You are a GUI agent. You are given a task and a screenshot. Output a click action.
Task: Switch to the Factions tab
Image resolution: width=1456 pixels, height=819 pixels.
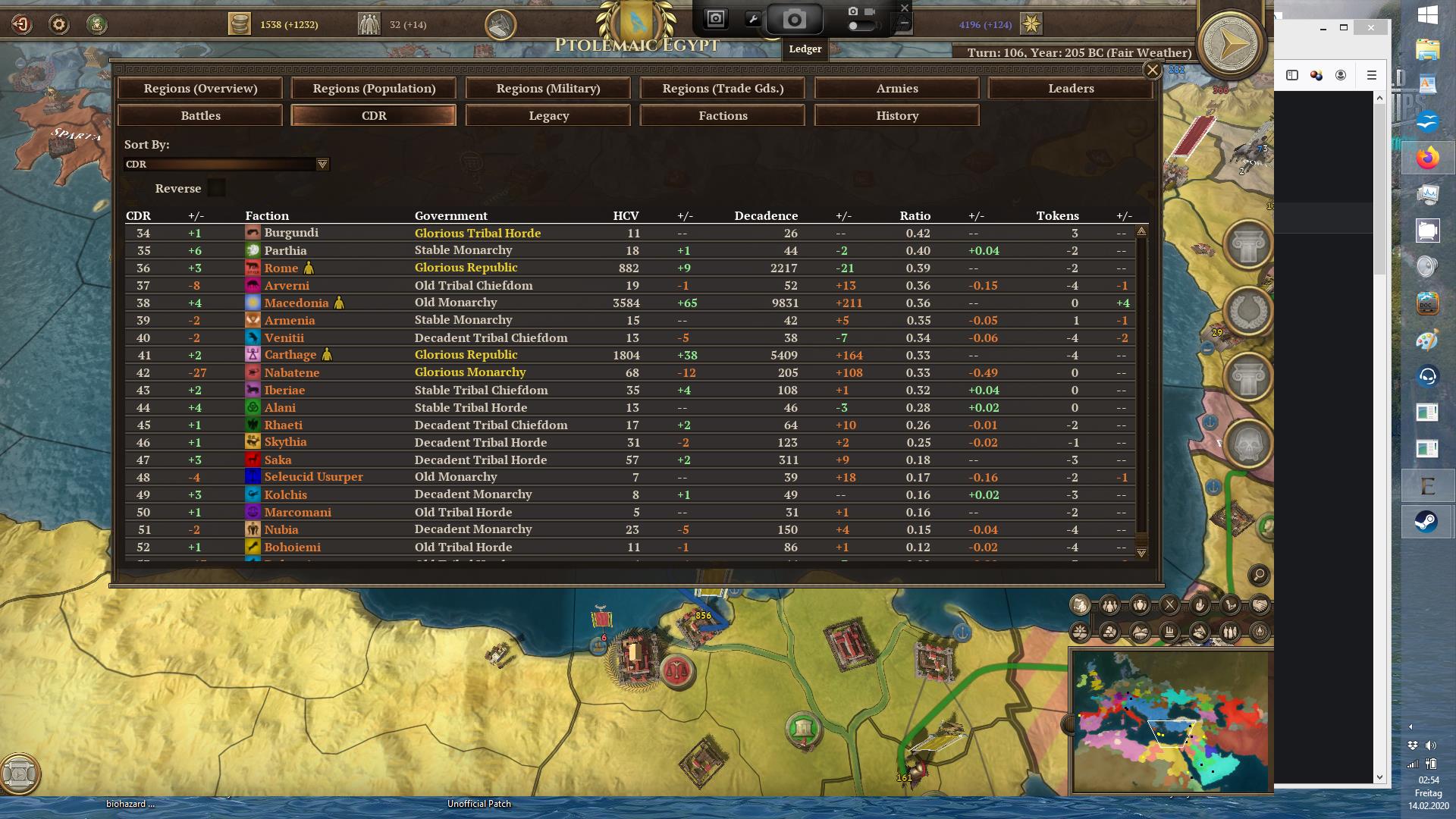(722, 115)
